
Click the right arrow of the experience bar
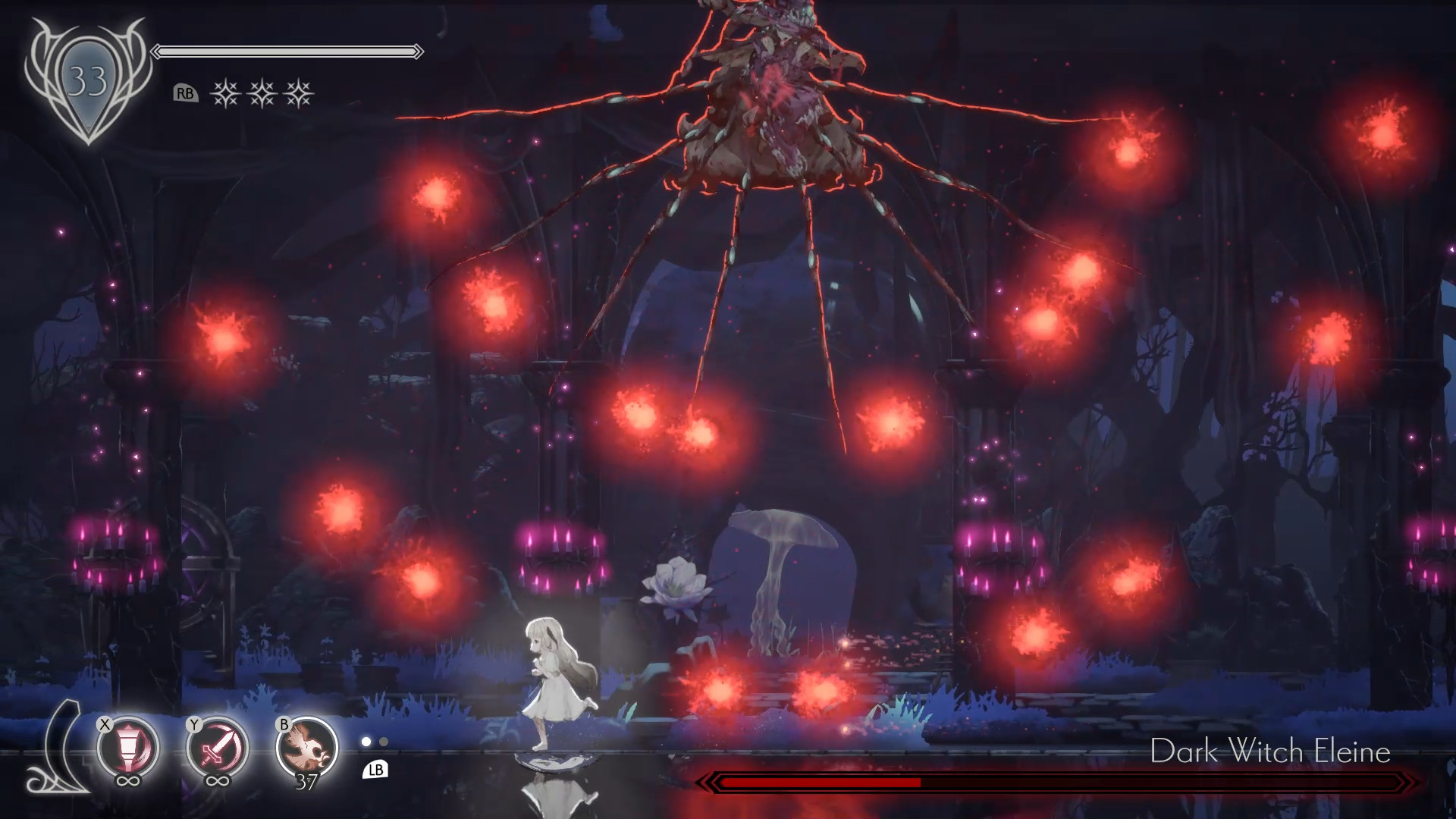(x=418, y=51)
